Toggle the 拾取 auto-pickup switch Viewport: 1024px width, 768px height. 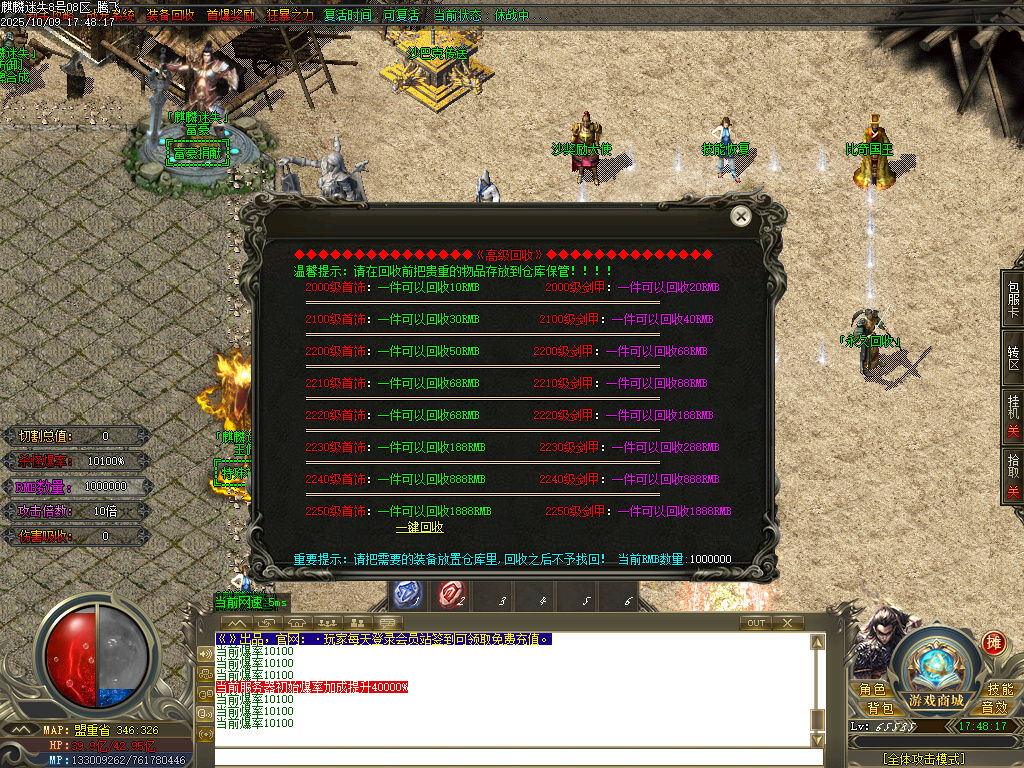[x=1013, y=475]
